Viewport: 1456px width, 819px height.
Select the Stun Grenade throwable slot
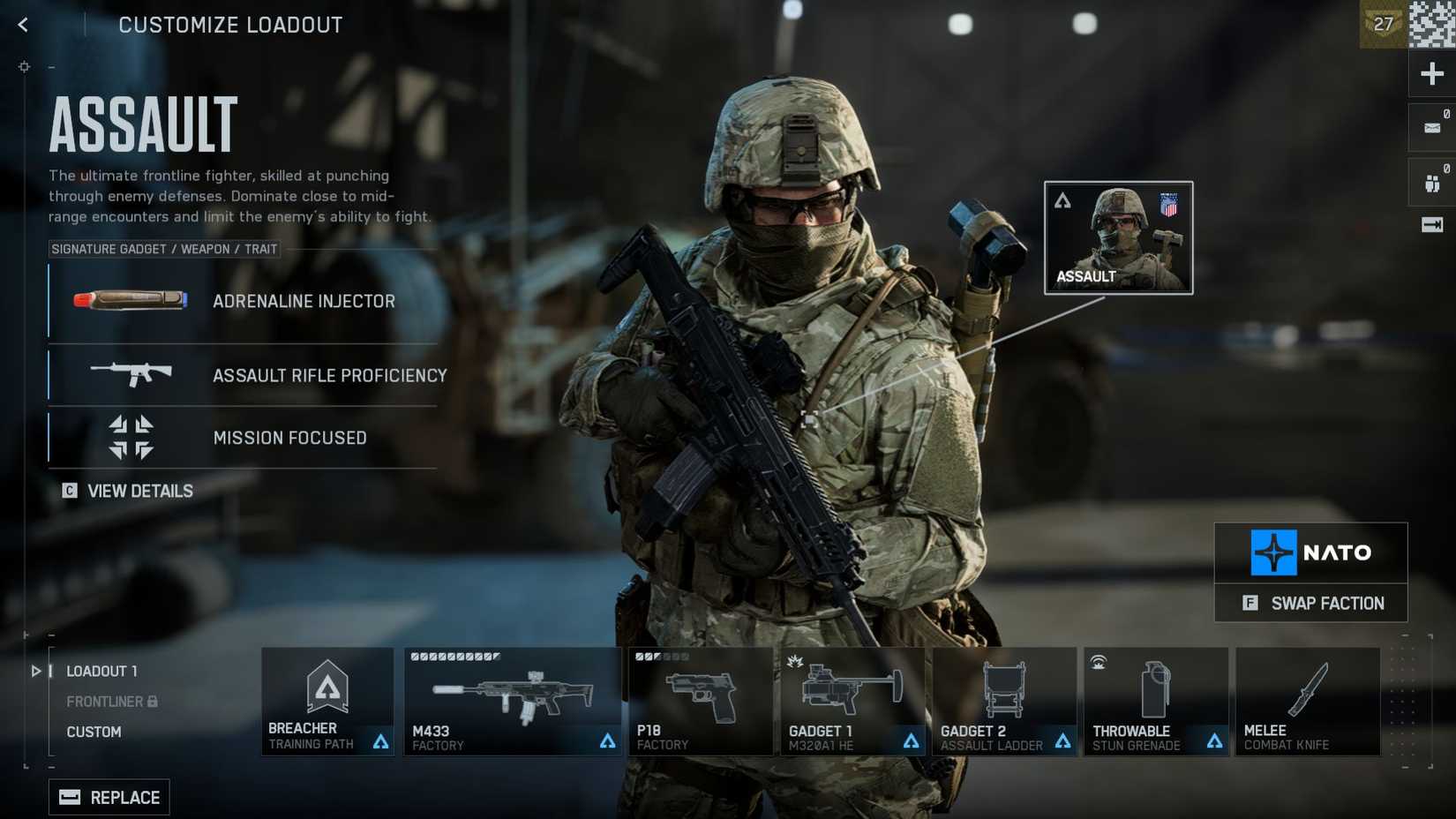tap(1155, 702)
